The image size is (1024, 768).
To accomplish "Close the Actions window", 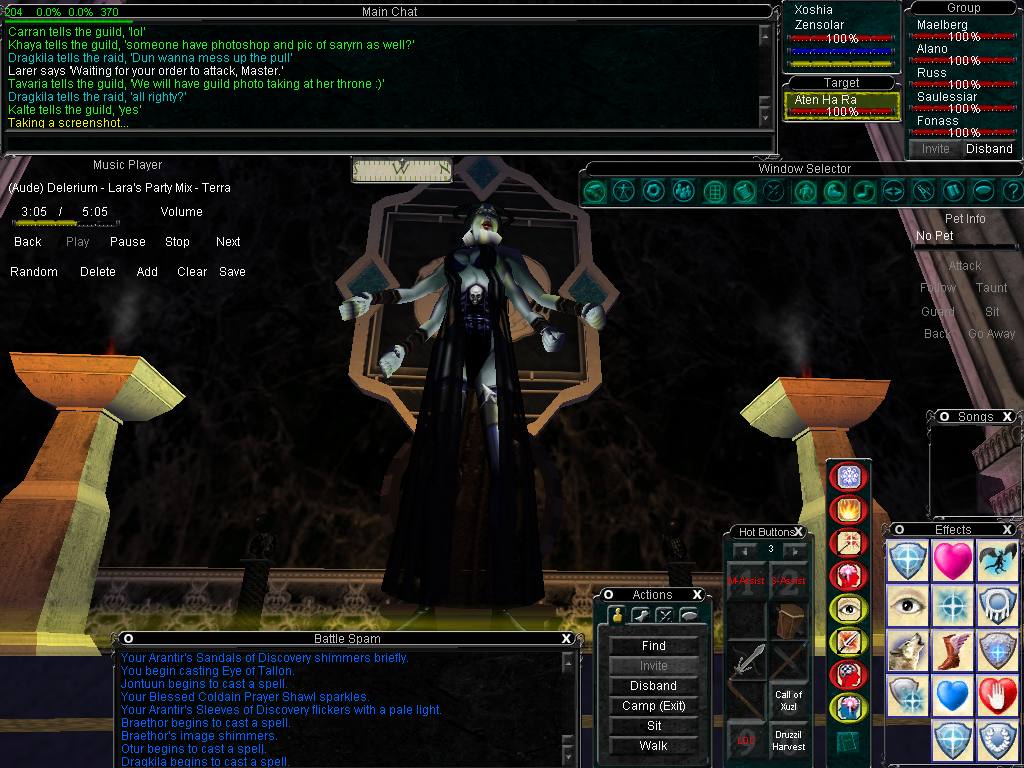I will click(699, 595).
